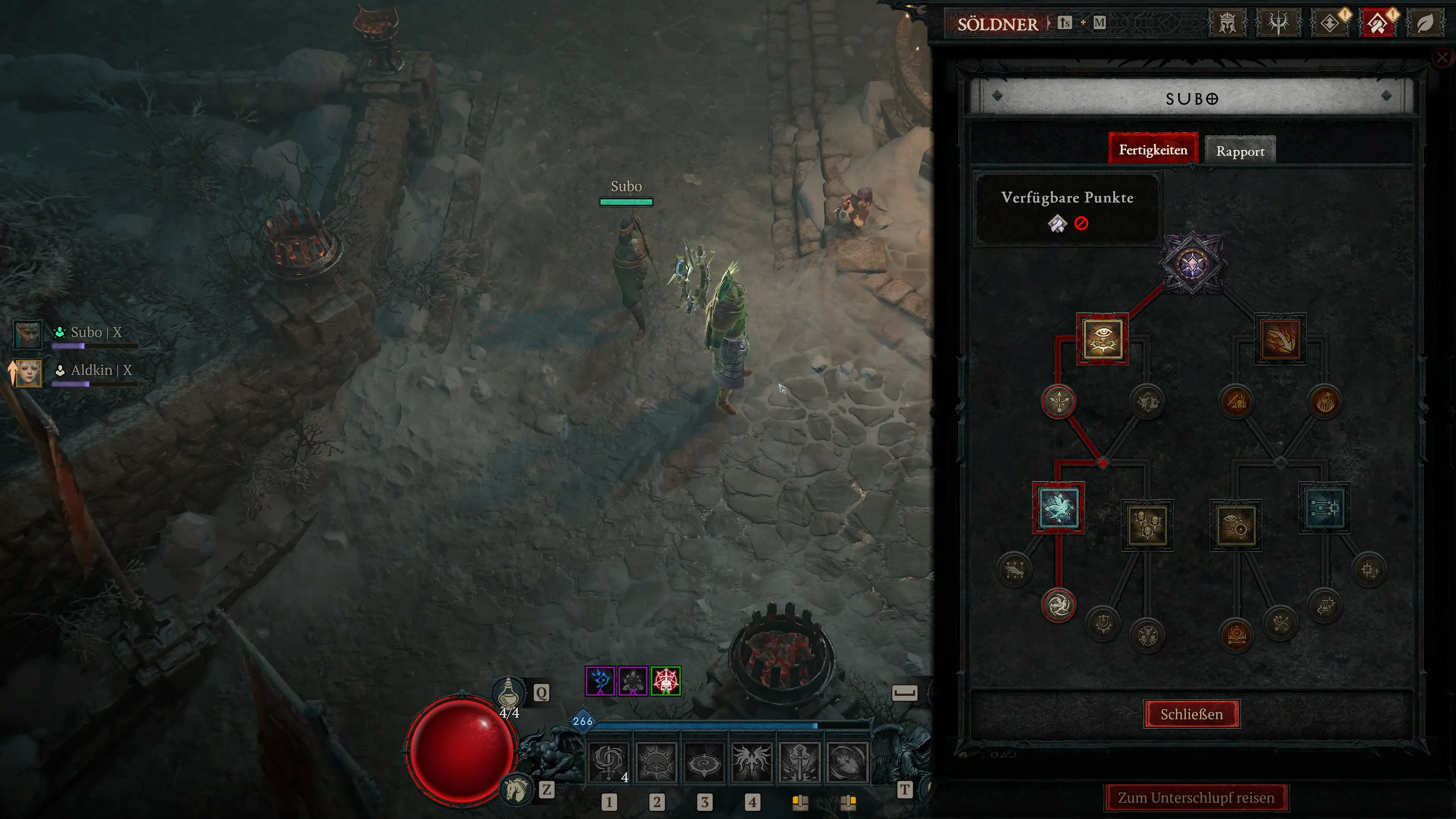The image size is (1456, 819).
Task: Select the Fertigkeiten tab
Action: point(1153,150)
